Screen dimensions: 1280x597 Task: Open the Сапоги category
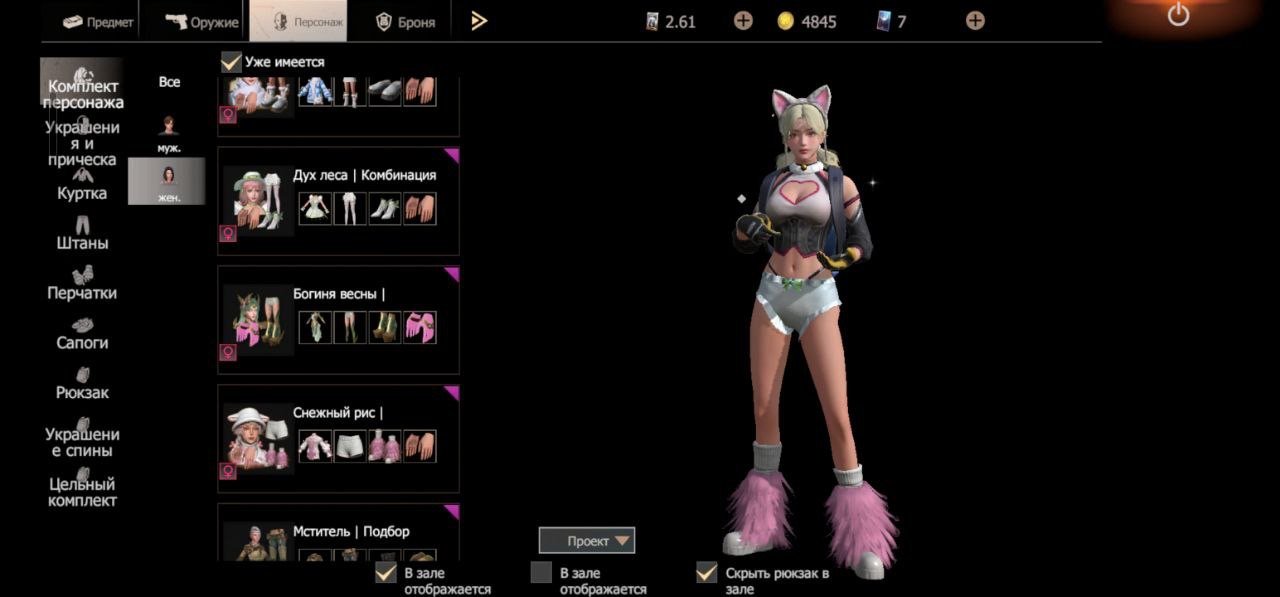click(x=82, y=333)
